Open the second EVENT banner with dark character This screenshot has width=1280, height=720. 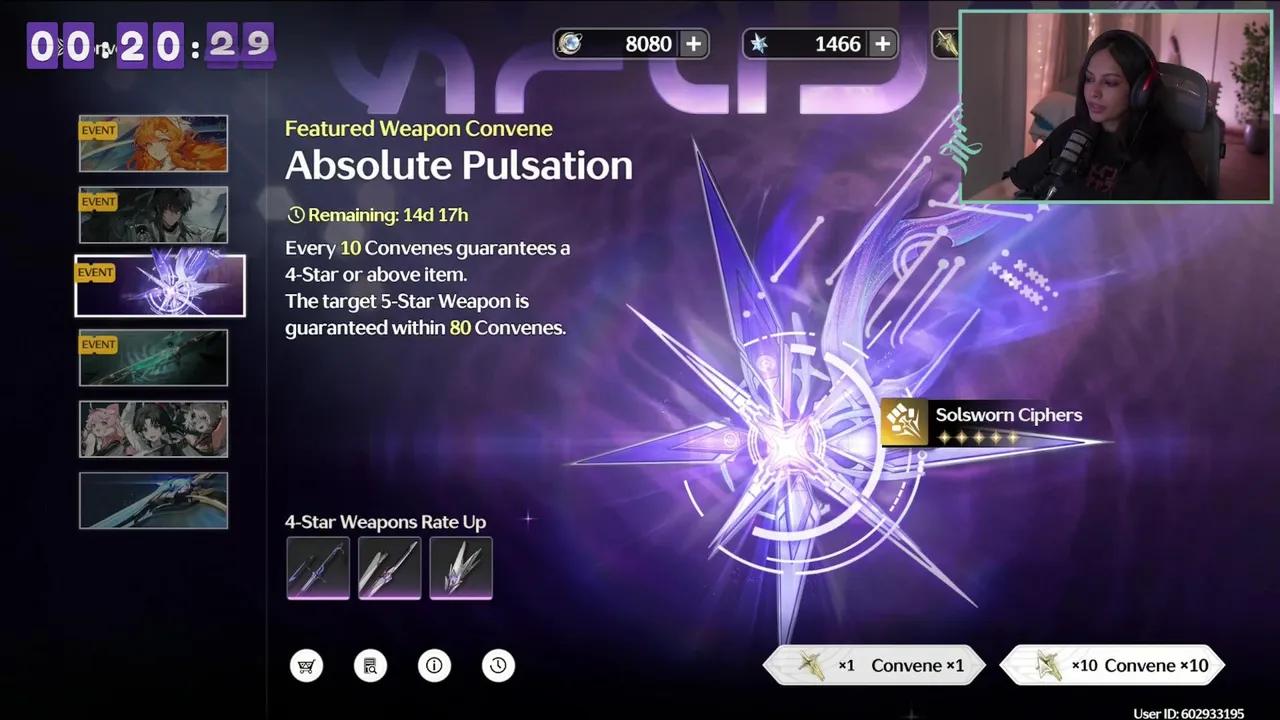click(x=152, y=214)
